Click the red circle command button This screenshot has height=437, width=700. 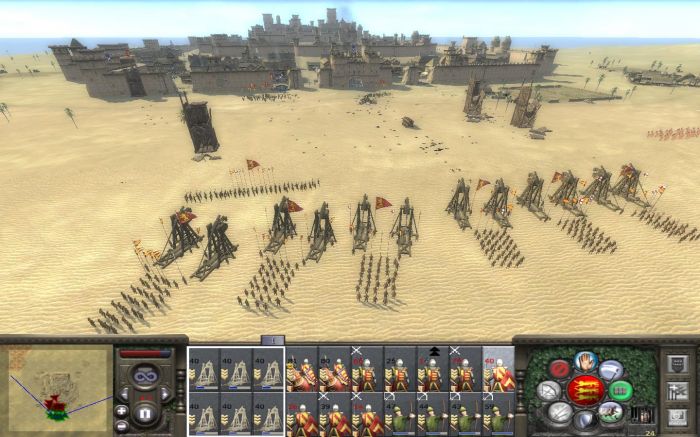(561, 369)
